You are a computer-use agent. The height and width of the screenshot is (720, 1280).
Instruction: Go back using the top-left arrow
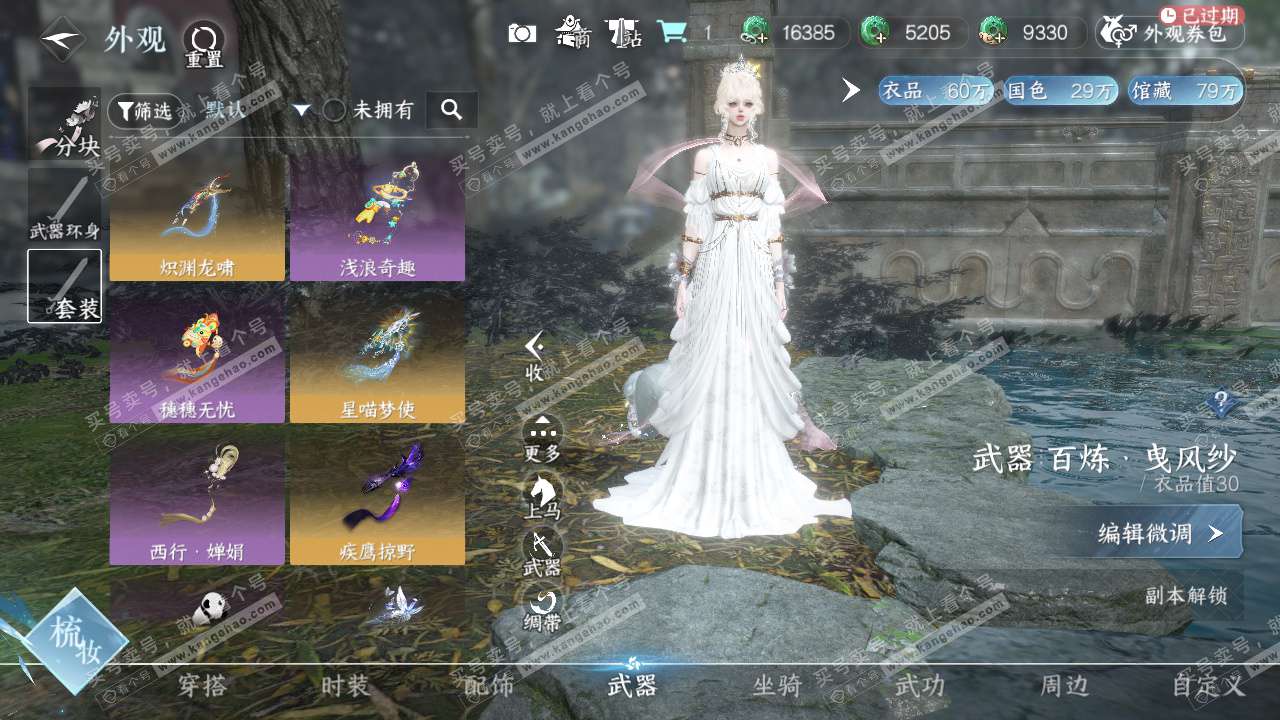point(62,39)
